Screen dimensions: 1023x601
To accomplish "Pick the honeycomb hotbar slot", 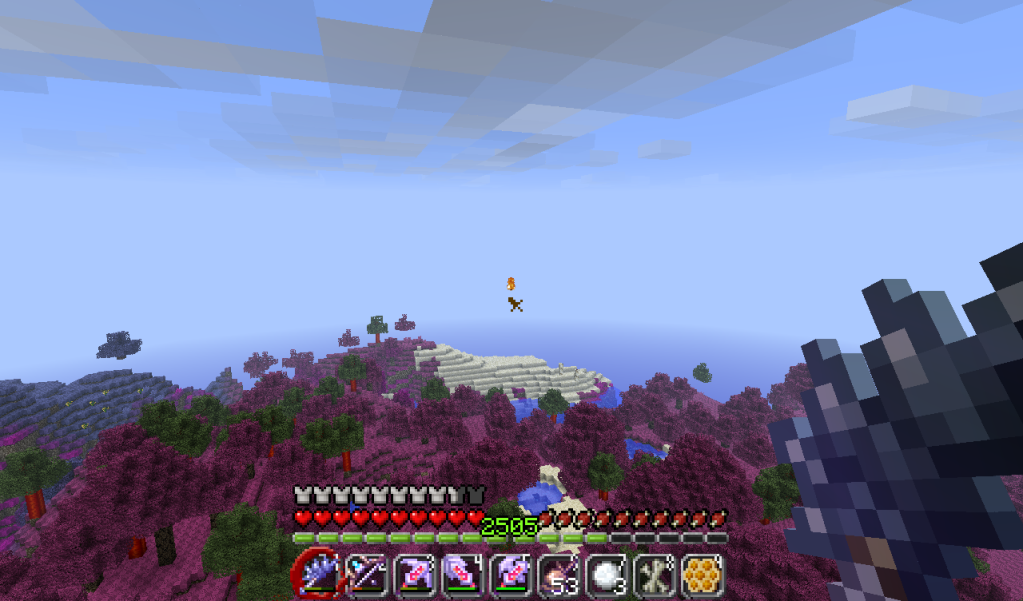I will tap(700, 575).
